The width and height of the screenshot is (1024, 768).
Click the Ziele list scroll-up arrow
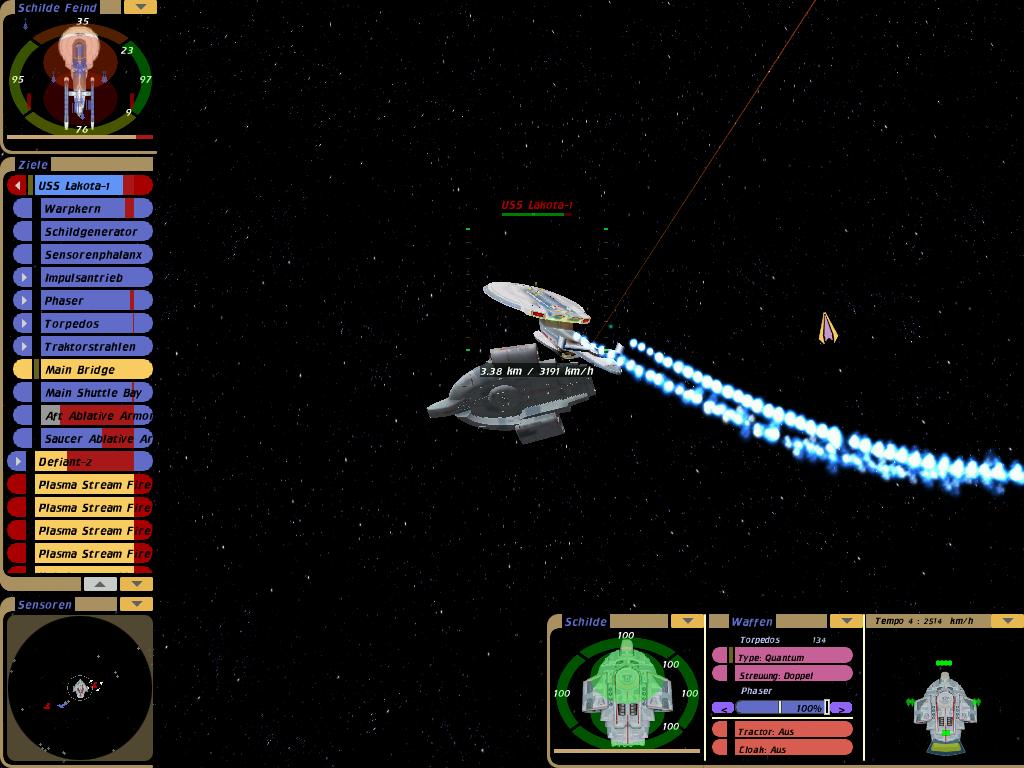pyautogui.click(x=100, y=583)
